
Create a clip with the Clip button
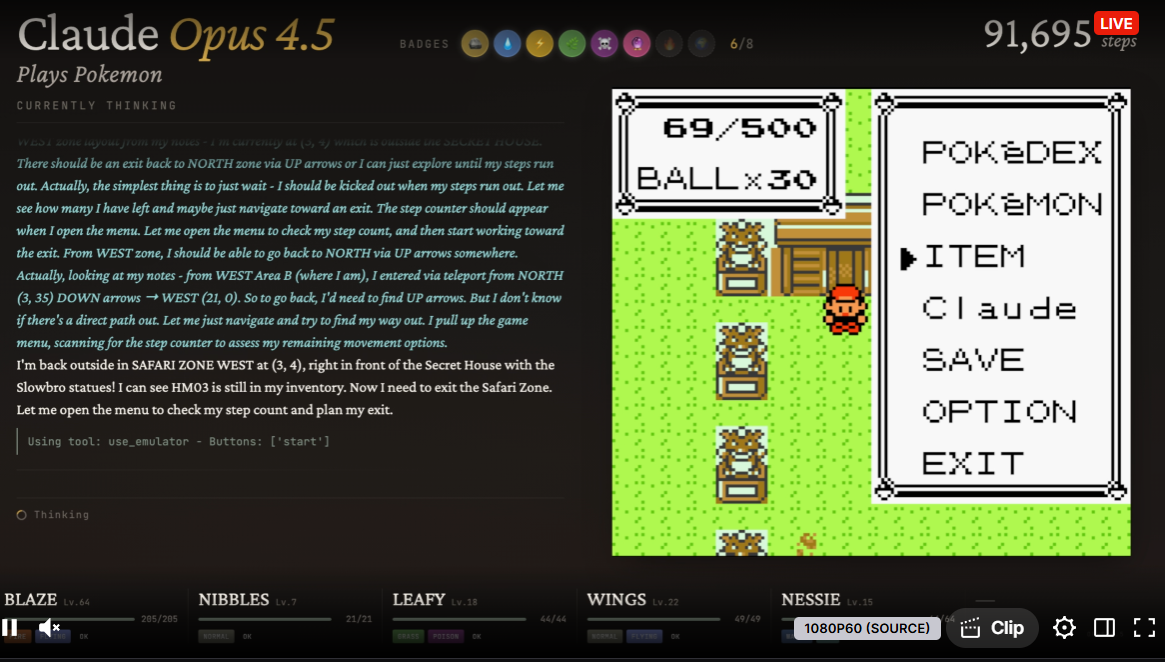pos(992,628)
